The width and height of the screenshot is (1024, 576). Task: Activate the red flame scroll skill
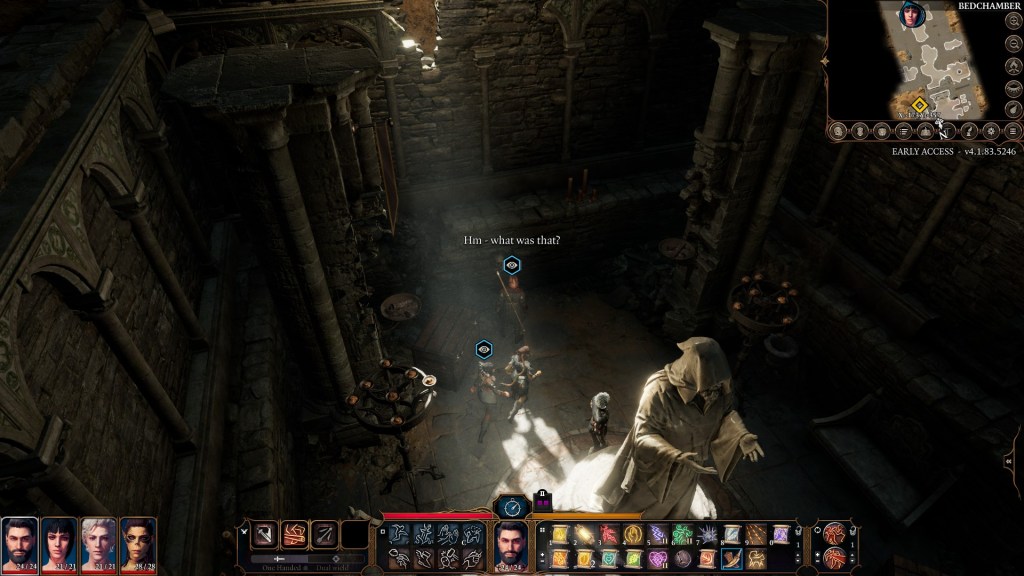[x=607, y=535]
